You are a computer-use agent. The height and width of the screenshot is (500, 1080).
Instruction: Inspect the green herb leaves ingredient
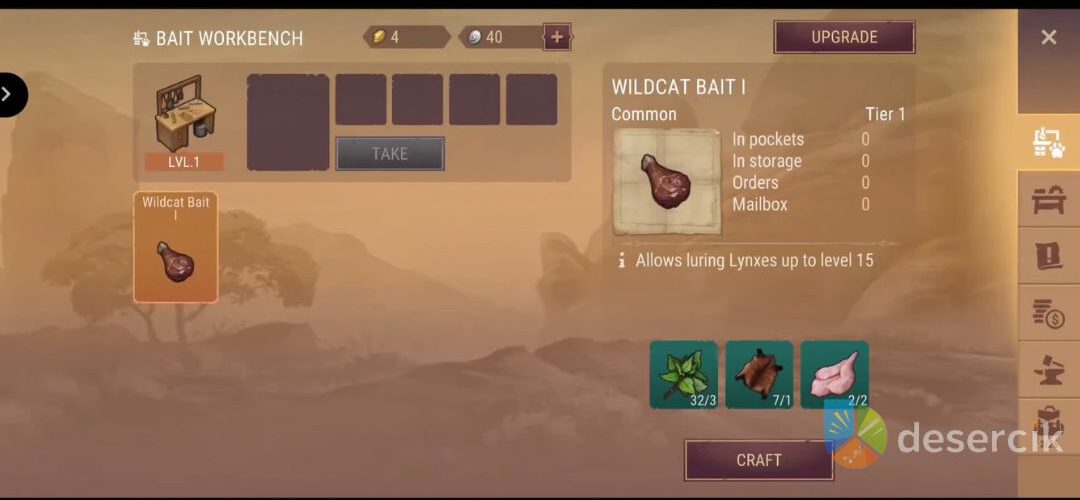684,374
